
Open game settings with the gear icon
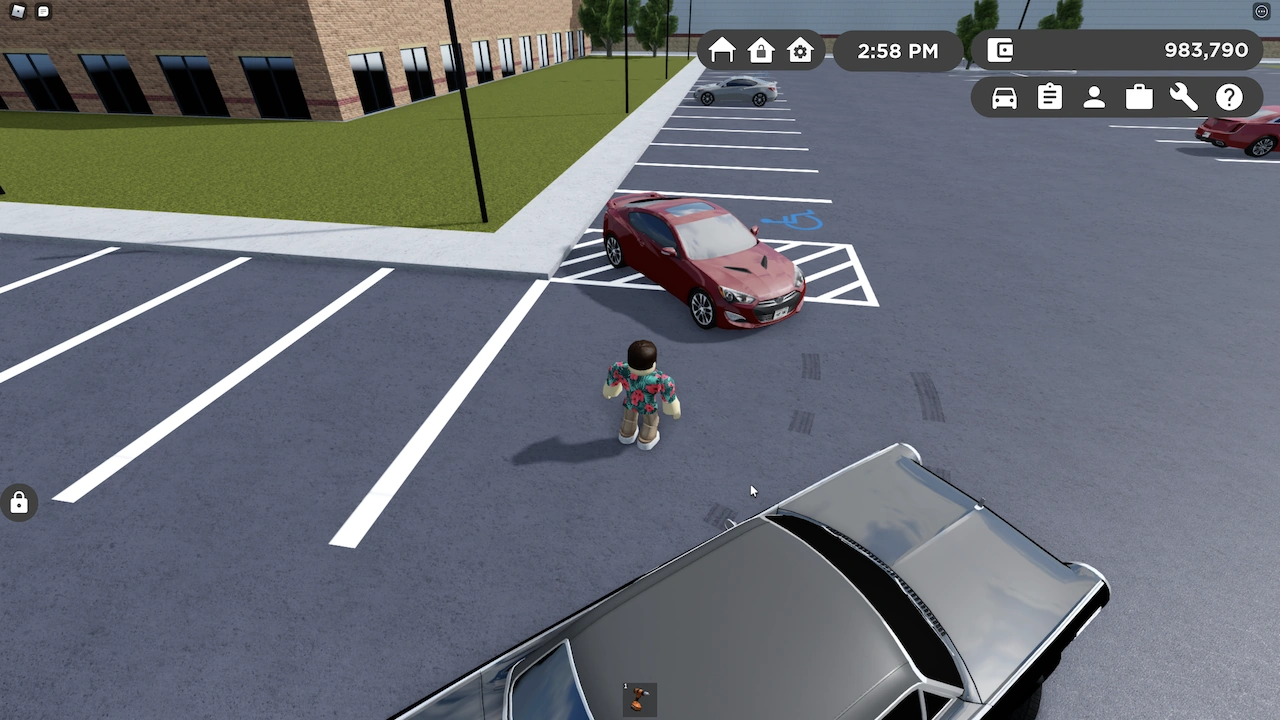(800, 51)
